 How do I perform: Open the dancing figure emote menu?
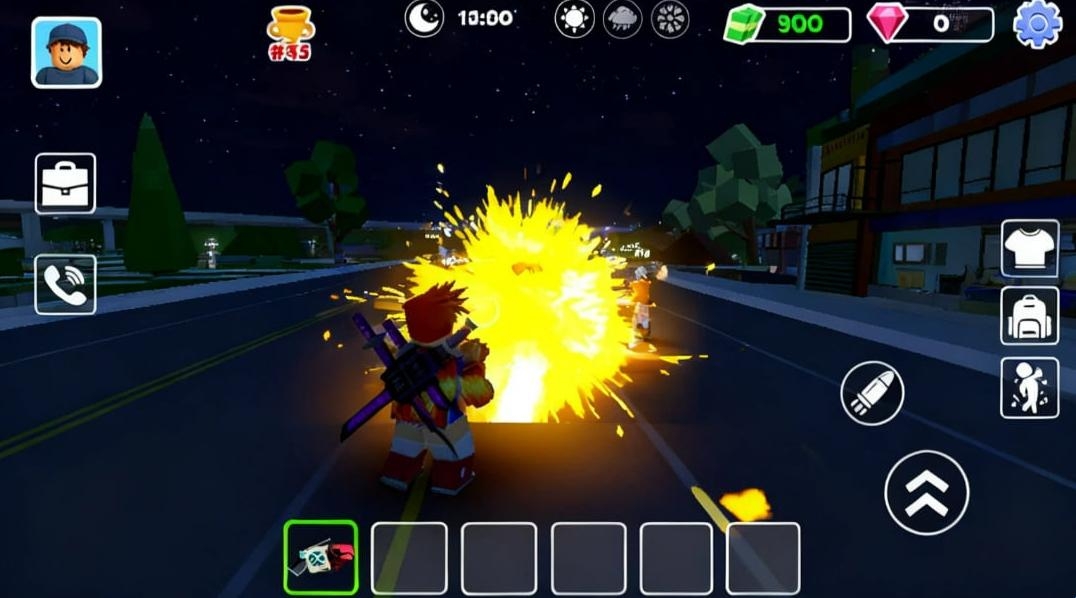[x=1030, y=387]
